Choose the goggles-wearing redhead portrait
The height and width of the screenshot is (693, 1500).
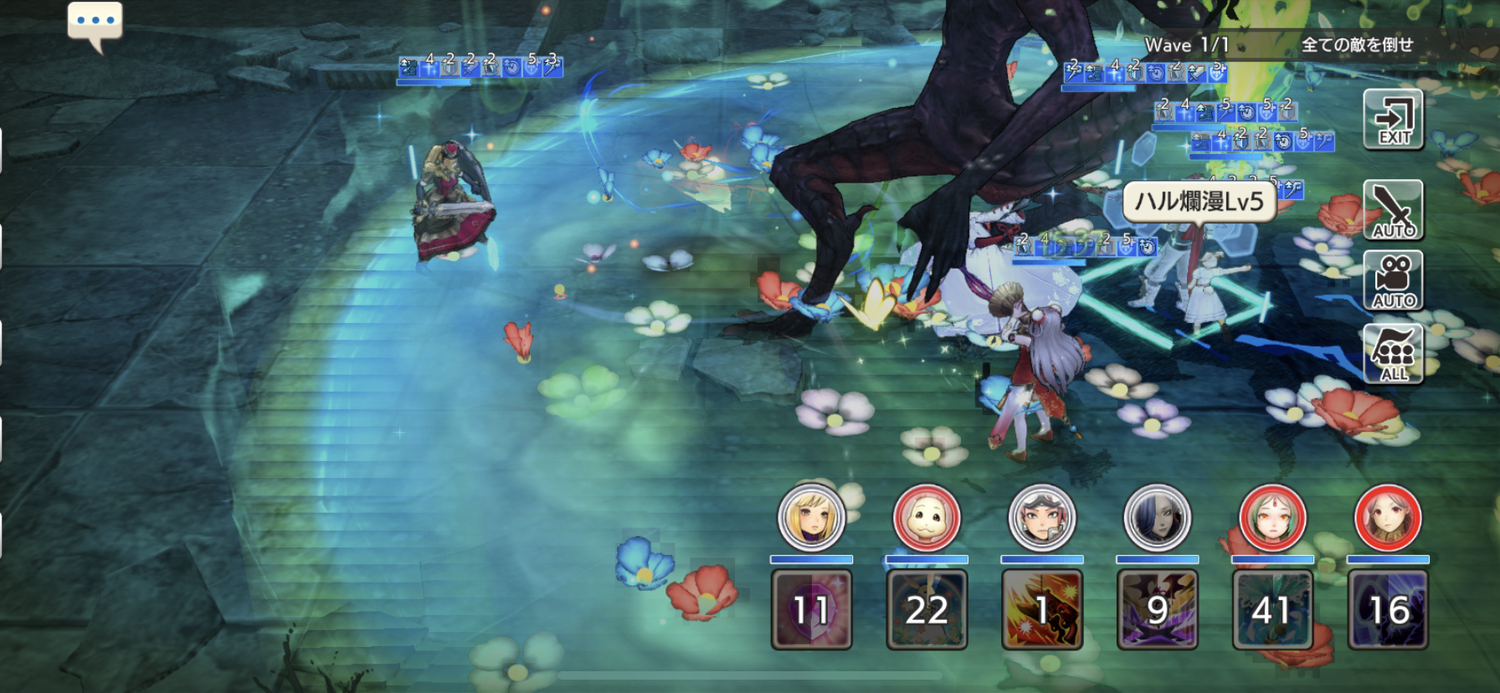[1041, 518]
